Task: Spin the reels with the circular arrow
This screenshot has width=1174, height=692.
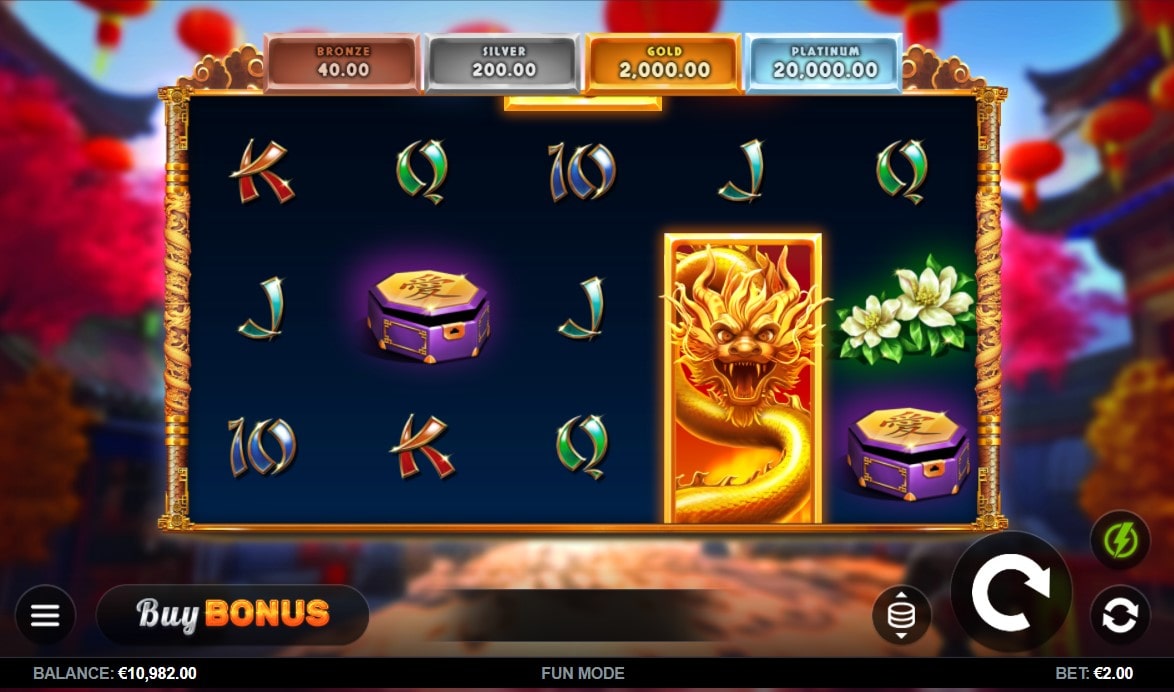Action: [1010, 592]
